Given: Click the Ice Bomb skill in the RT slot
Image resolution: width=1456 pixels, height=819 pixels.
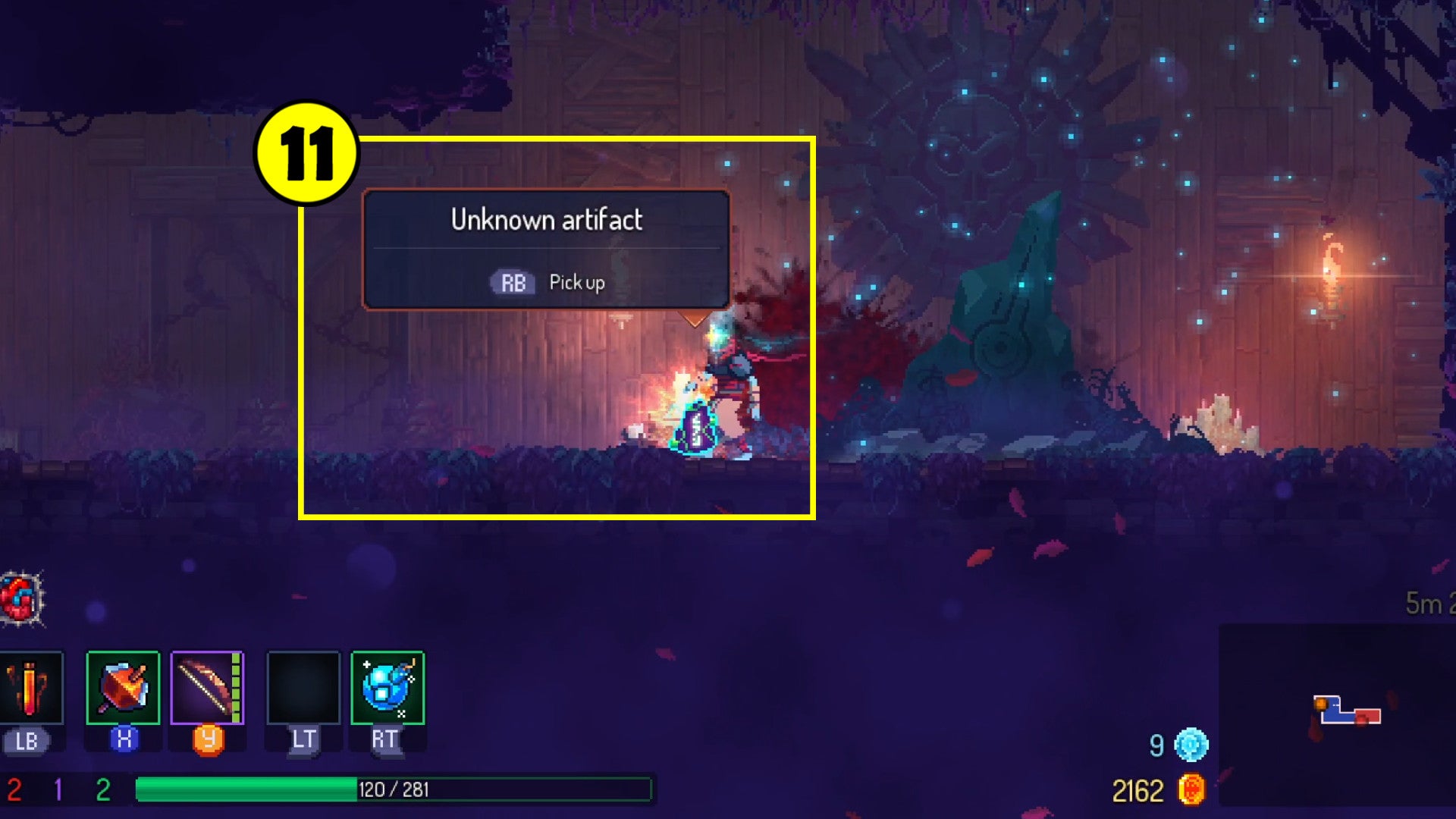Looking at the screenshot, I should pyautogui.click(x=387, y=688).
